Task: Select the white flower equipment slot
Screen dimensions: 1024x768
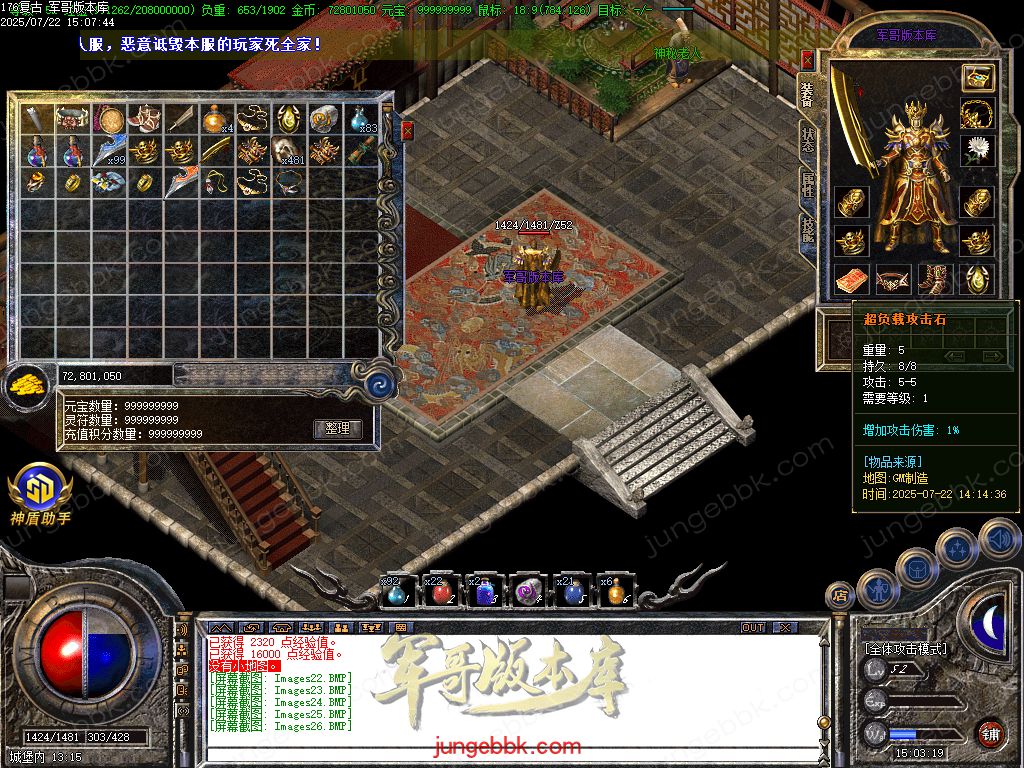Action: tap(977, 150)
